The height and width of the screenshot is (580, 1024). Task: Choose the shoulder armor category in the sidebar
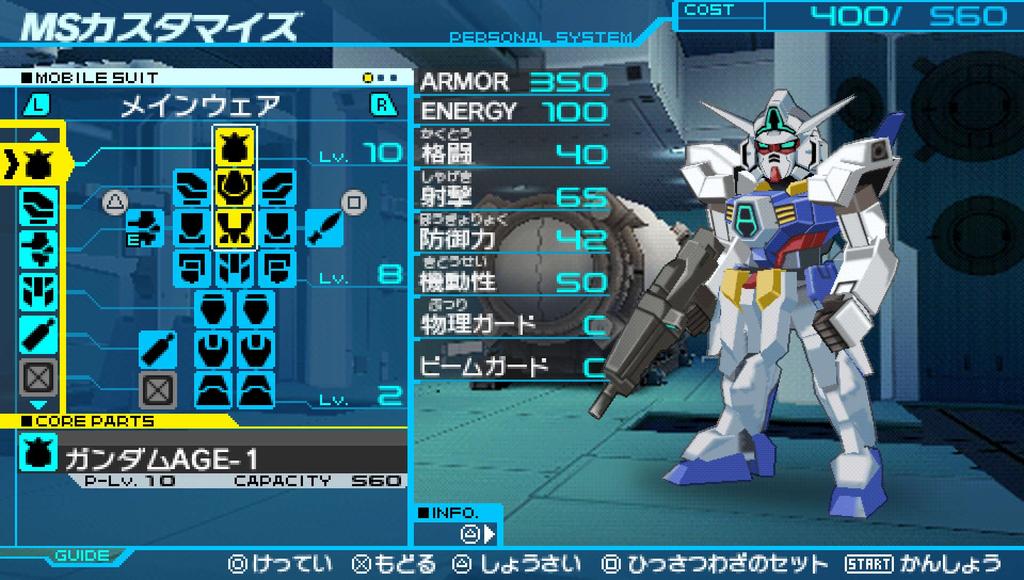[37, 203]
